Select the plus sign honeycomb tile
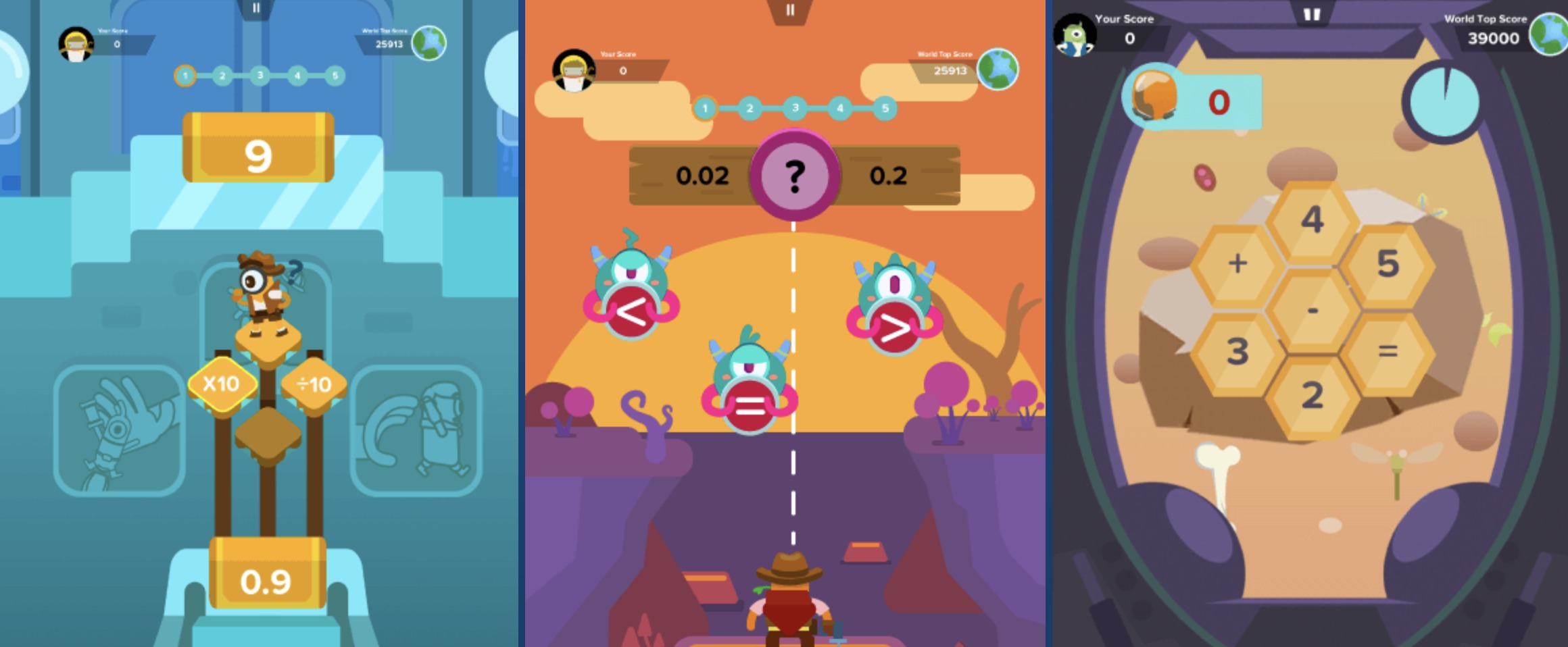1568x647 pixels. pyautogui.click(x=1237, y=263)
